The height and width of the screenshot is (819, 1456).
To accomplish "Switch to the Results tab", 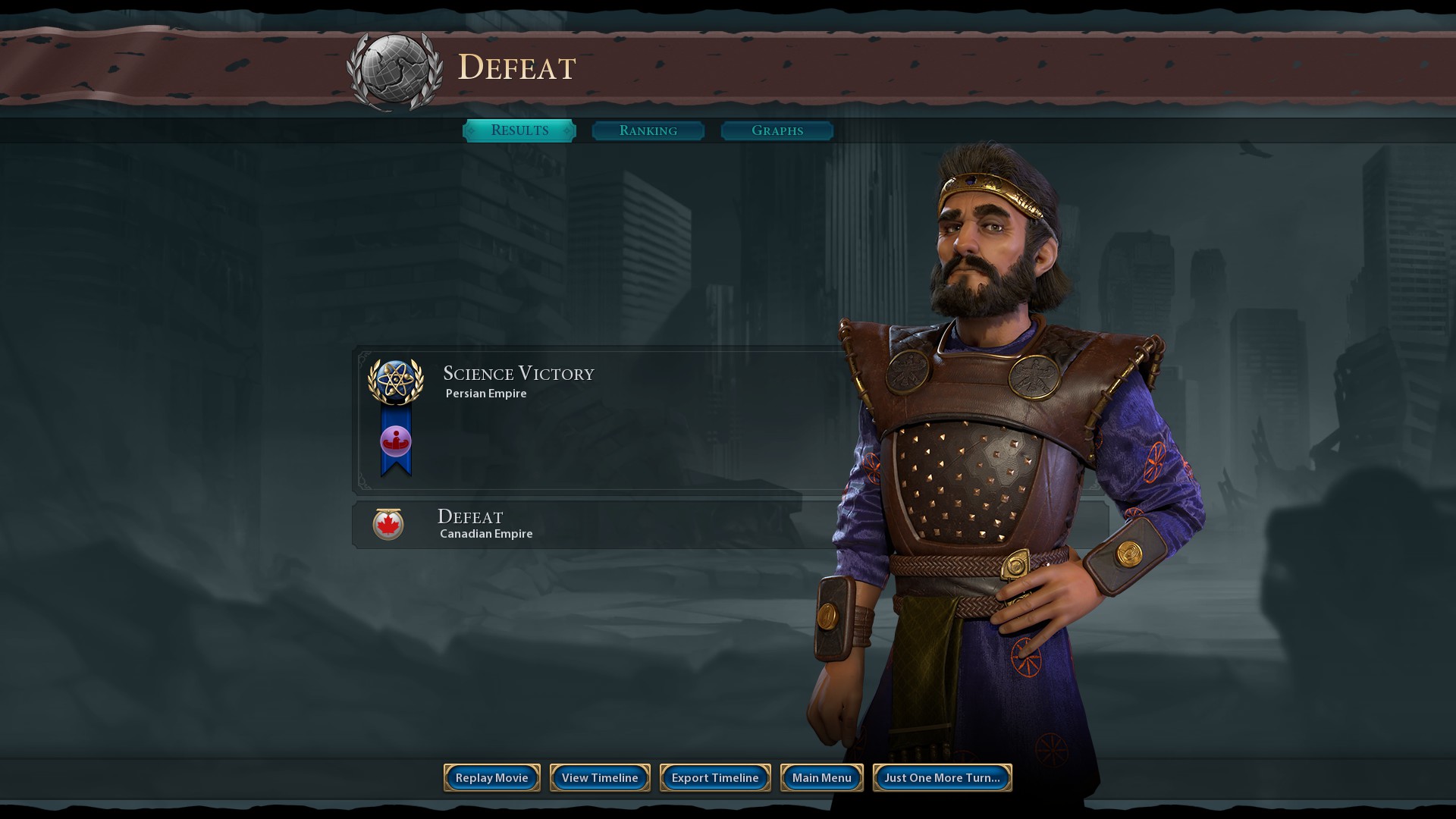I will tap(519, 130).
